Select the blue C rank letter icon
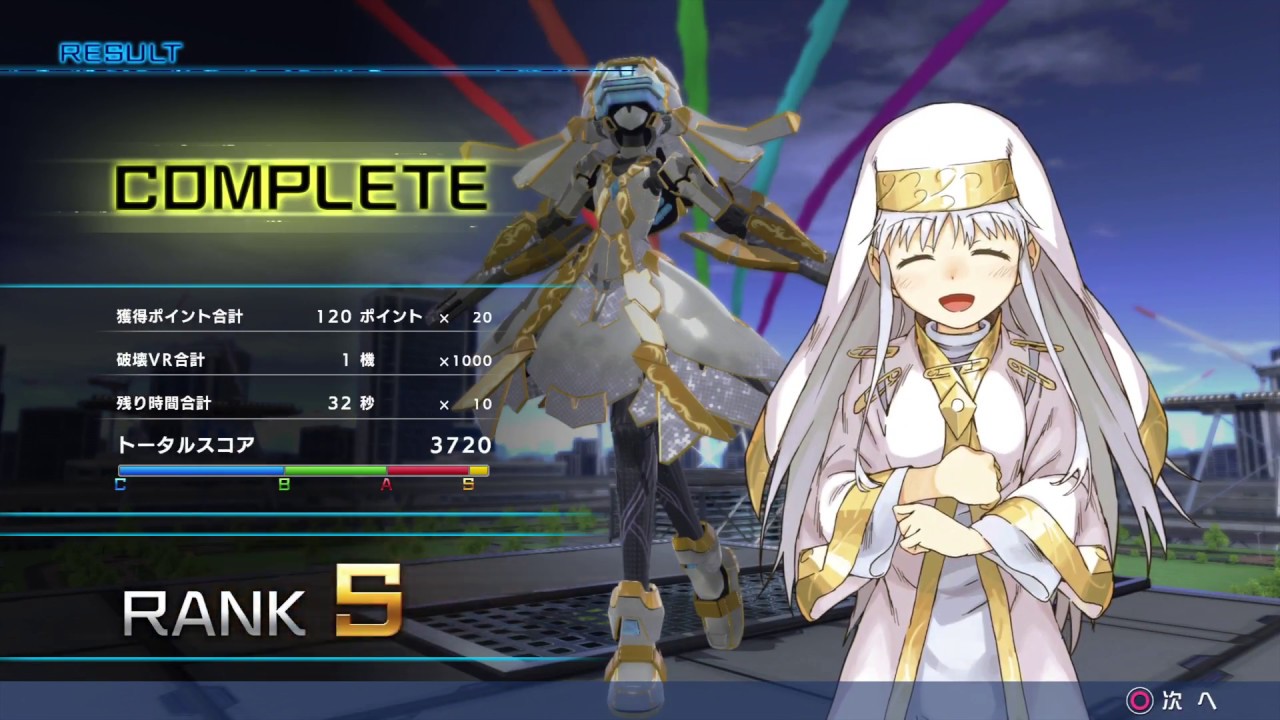 (x=120, y=483)
